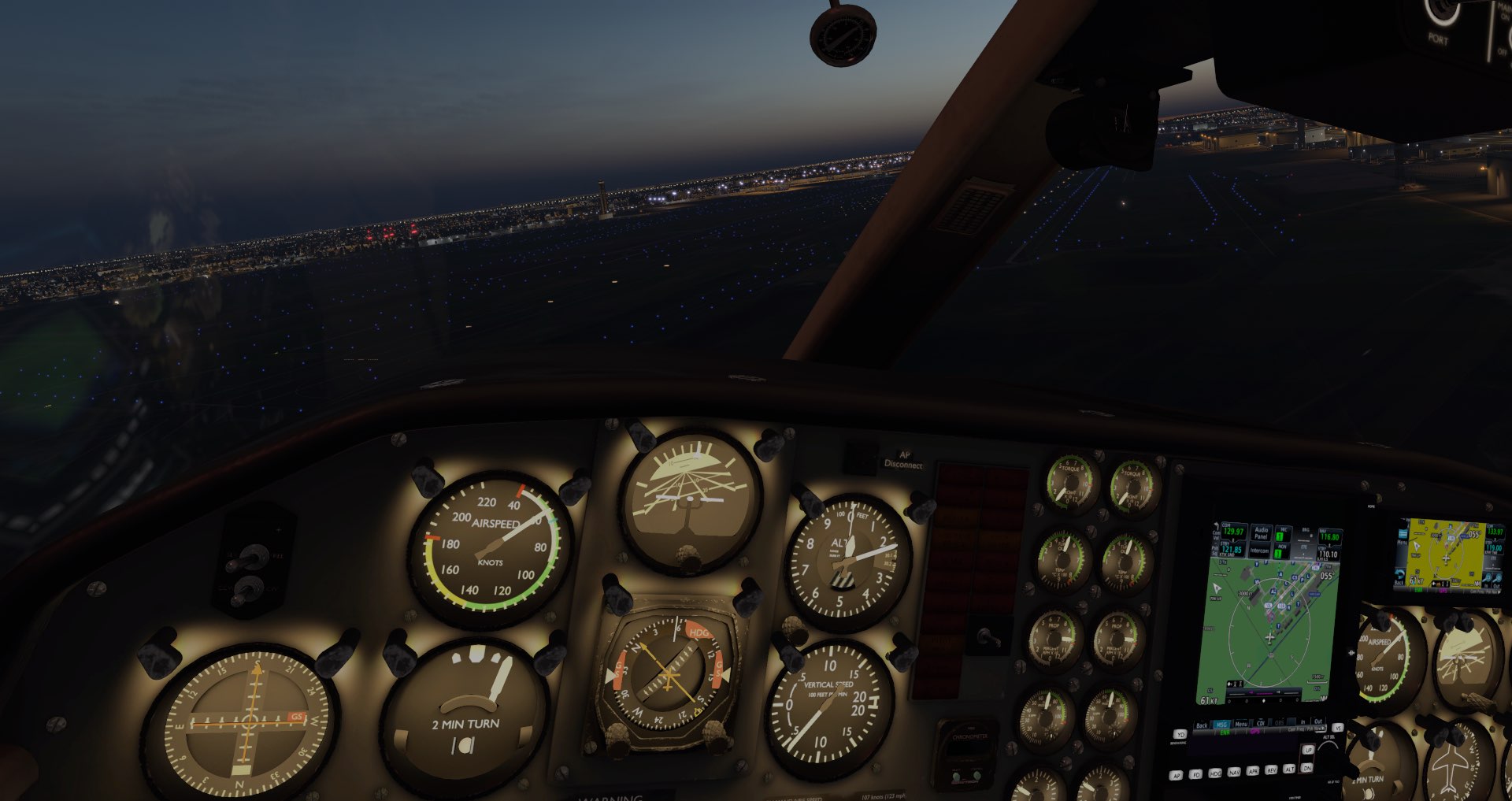The image size is (1512, 801).
Task: Click the autopilot REV button
Action: (x=1271, y=770)
